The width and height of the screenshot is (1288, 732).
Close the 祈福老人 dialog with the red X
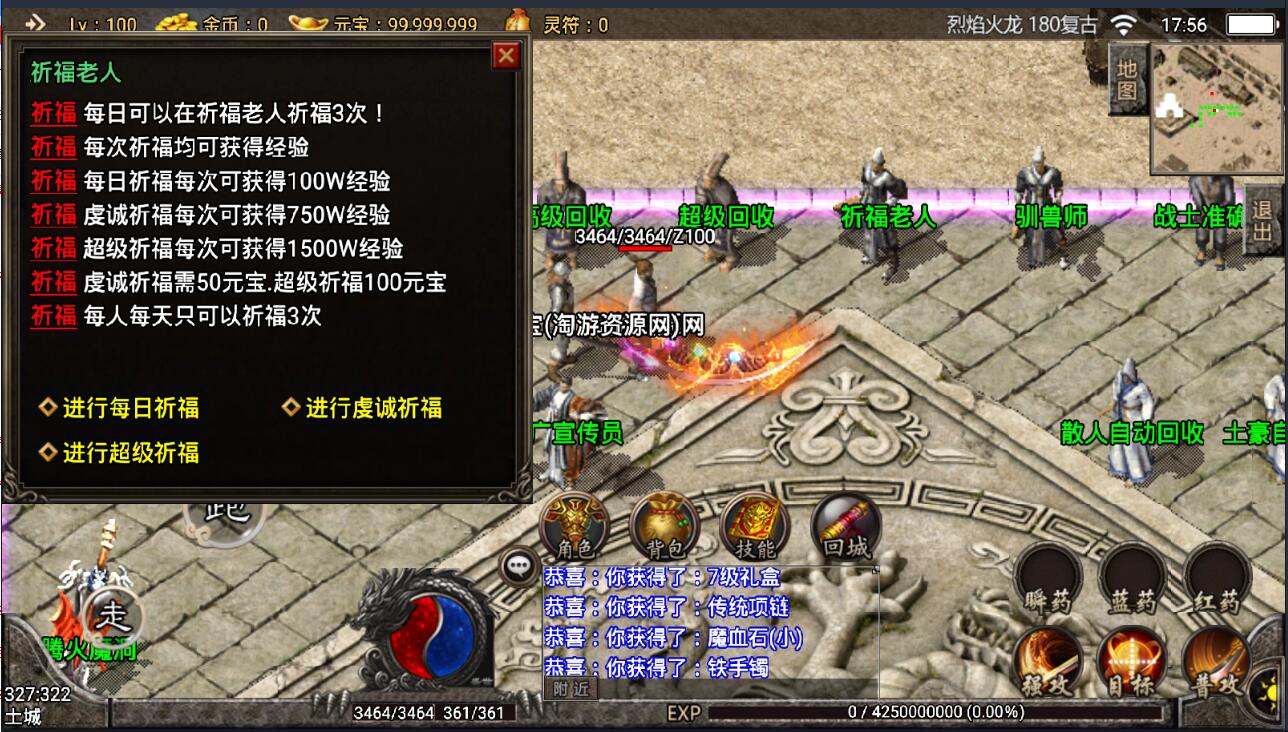(507, 56)
